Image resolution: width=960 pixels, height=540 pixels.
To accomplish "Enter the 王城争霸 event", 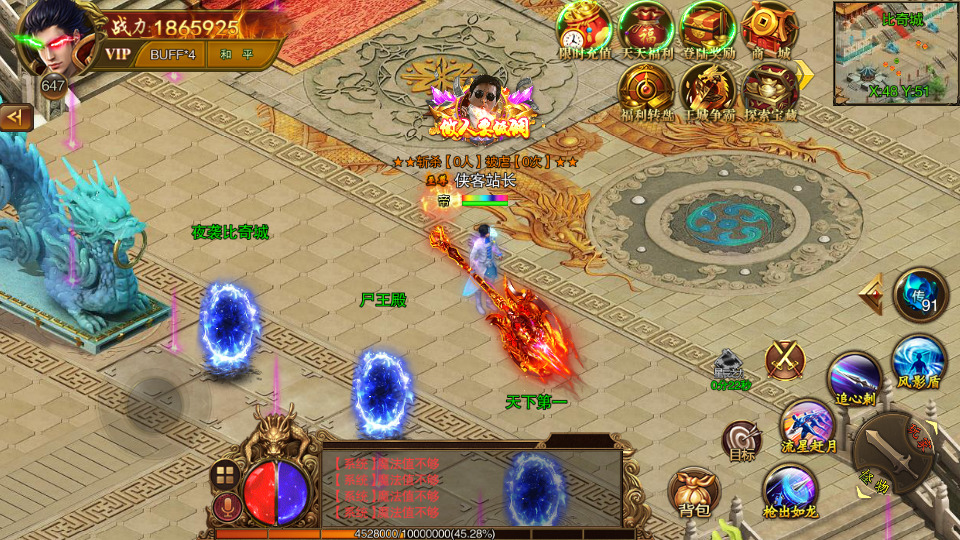I will coord(707,90).
